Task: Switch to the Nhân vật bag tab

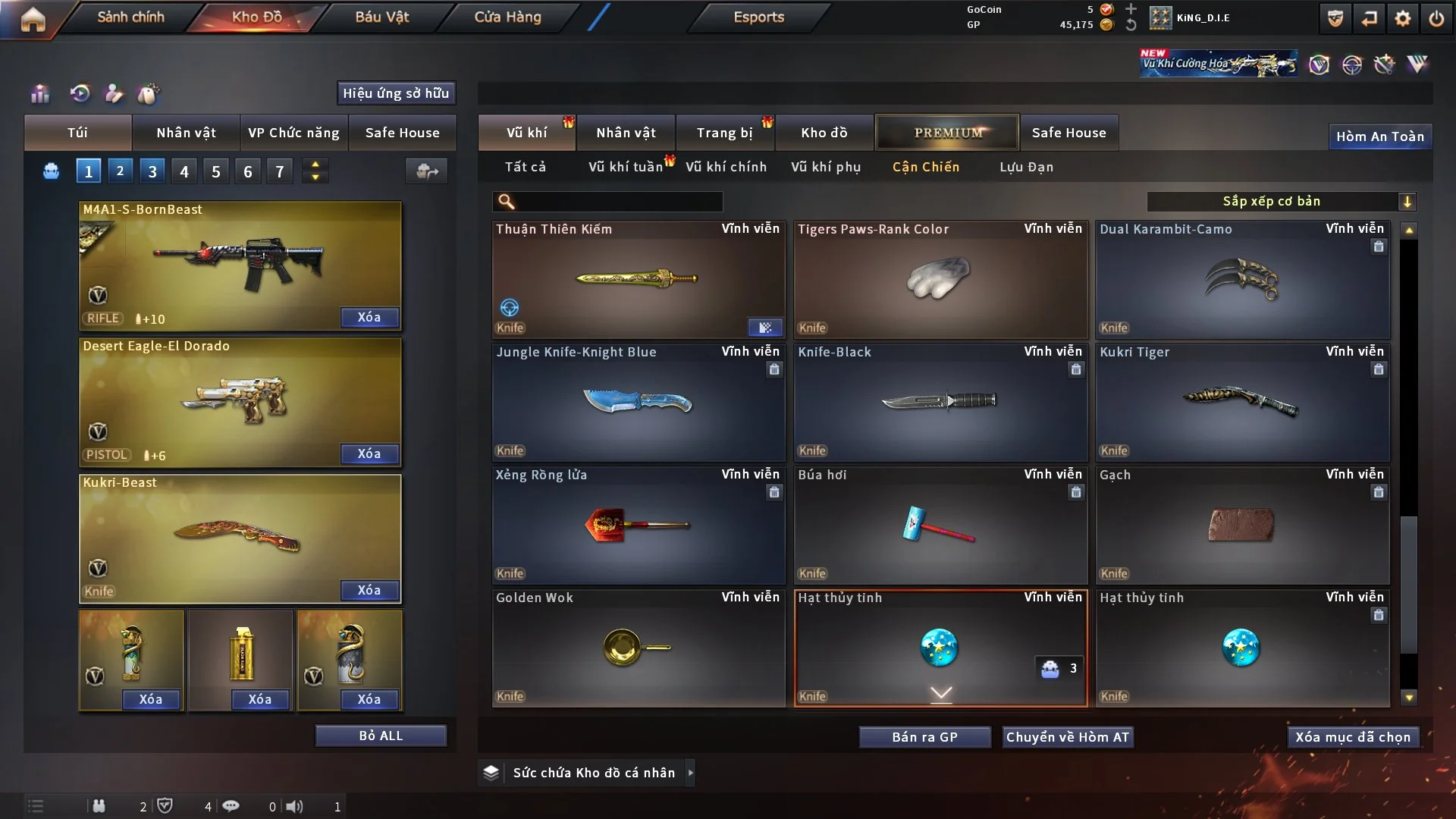Action: pos(186,133)
